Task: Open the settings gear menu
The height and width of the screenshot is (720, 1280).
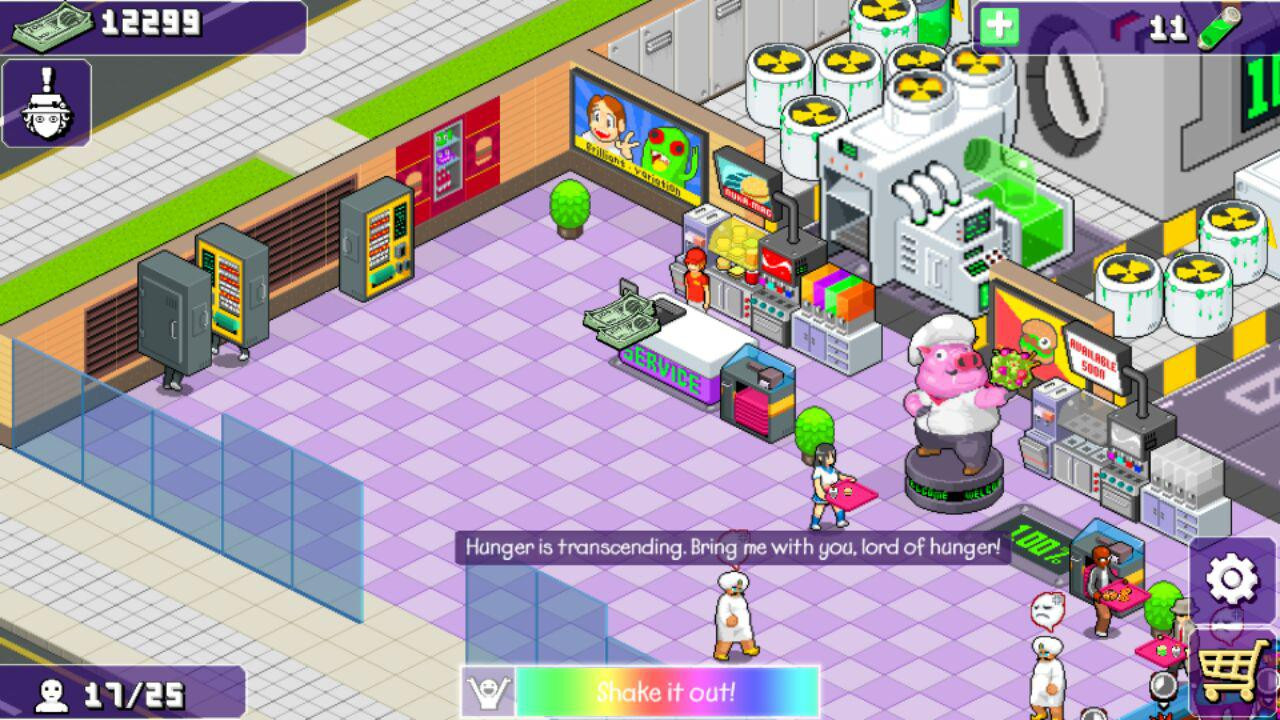Action: point(1232,579)
